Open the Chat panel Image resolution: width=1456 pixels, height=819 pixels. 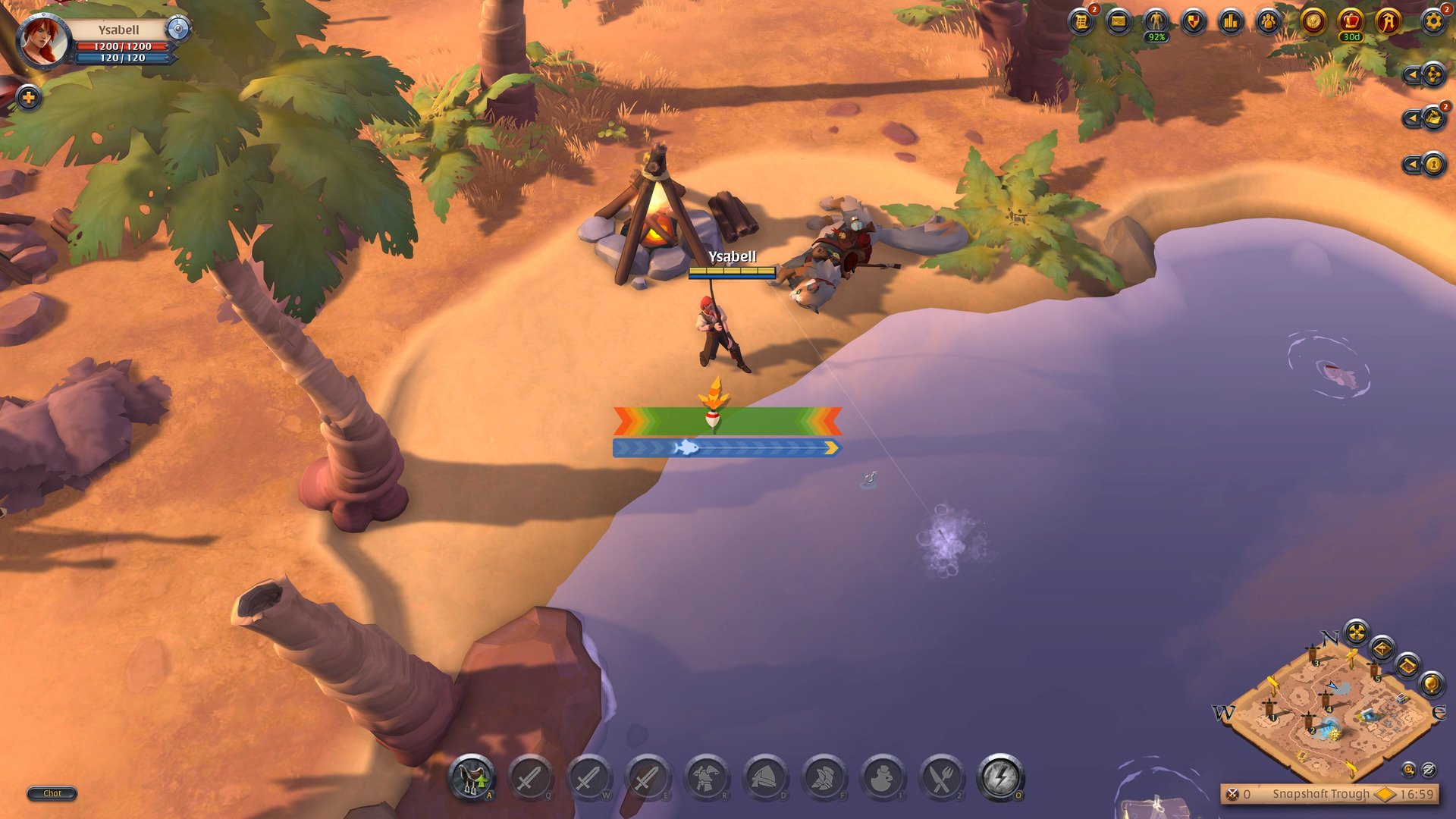click(x=52, y=794)
